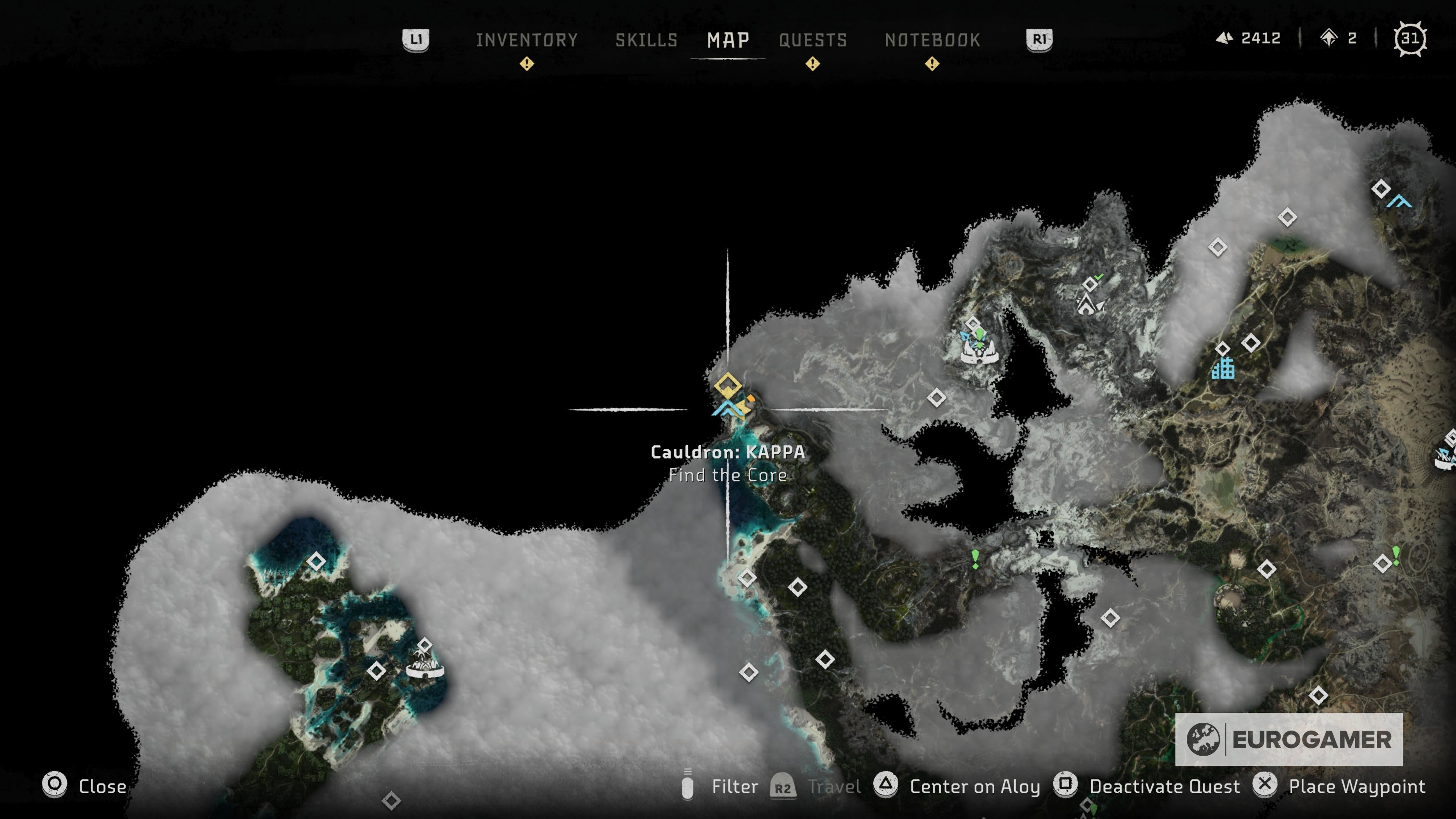The height and width of the screenshot is (819, 1456).
Task: Toggle the Inventory alert notification badge
Action: click(527, 64)
